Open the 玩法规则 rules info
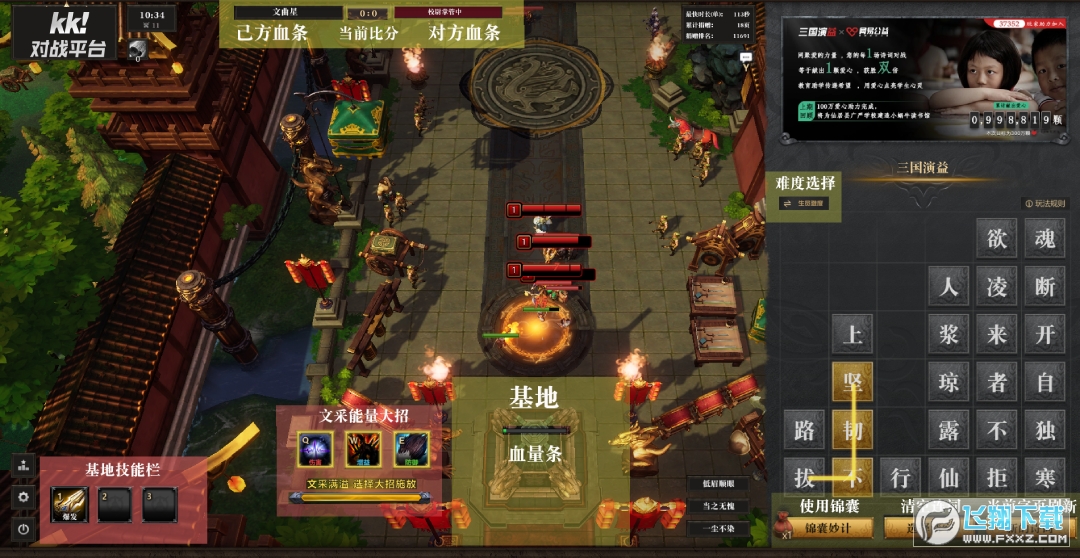1080x558 pixels. pos(1044,204)
